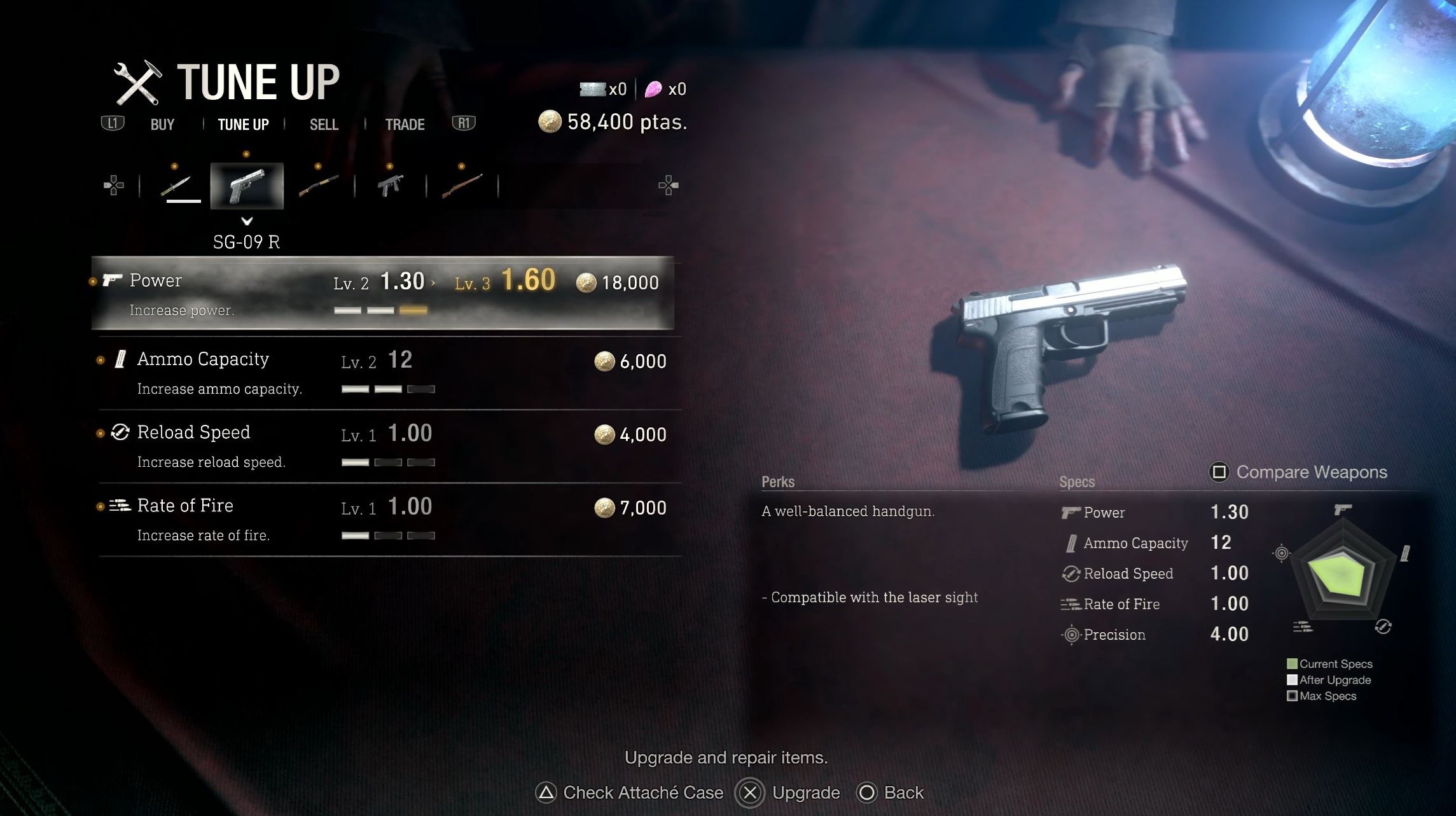Screen dimensions: 1456x816
Task: Select the shotgun weapon slot
Action: point(318,186)
